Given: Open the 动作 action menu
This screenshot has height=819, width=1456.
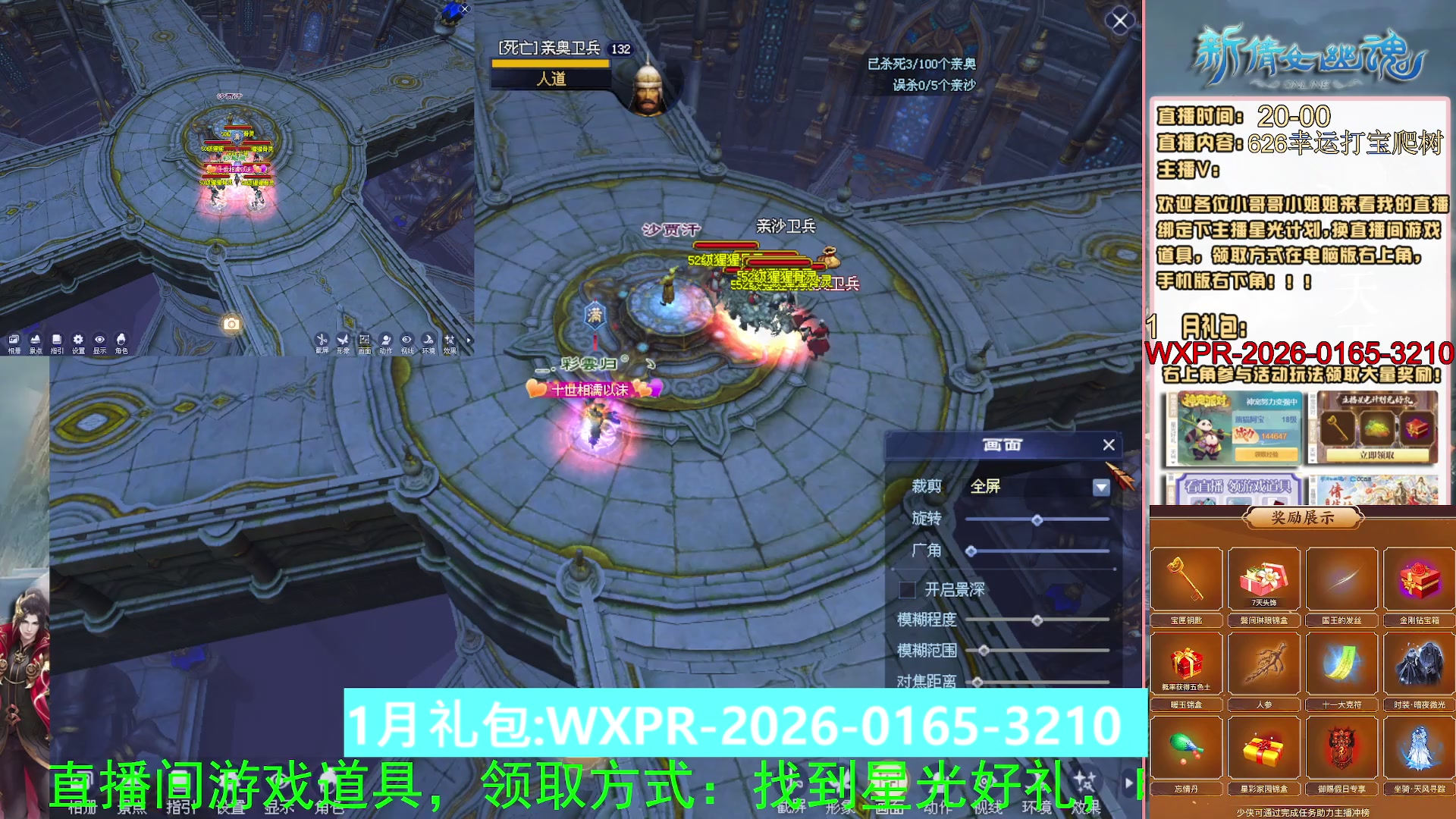Looking at the screenshot, I should (385, 340).
